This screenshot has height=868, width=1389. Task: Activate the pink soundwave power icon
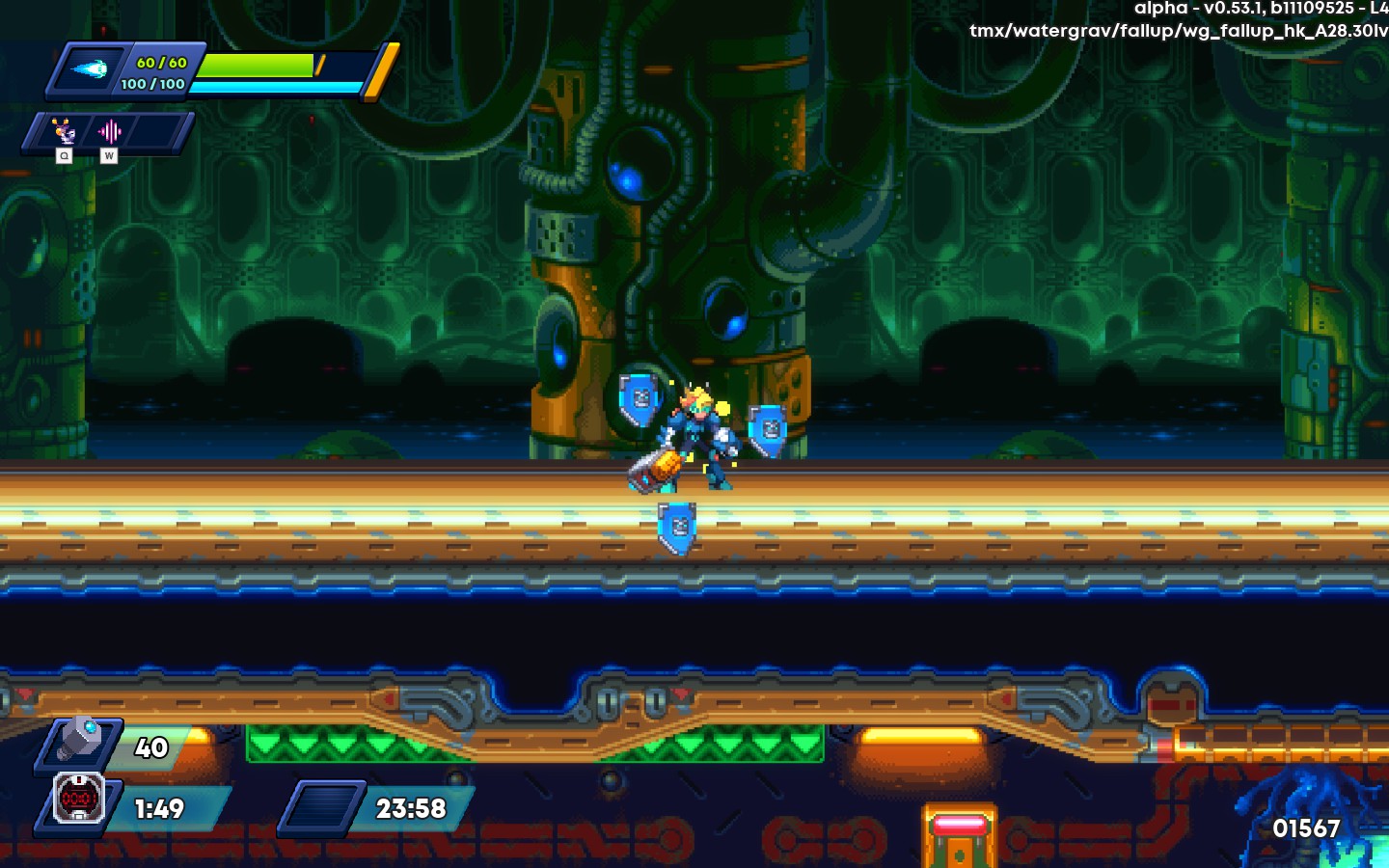[x=109, y=131]
